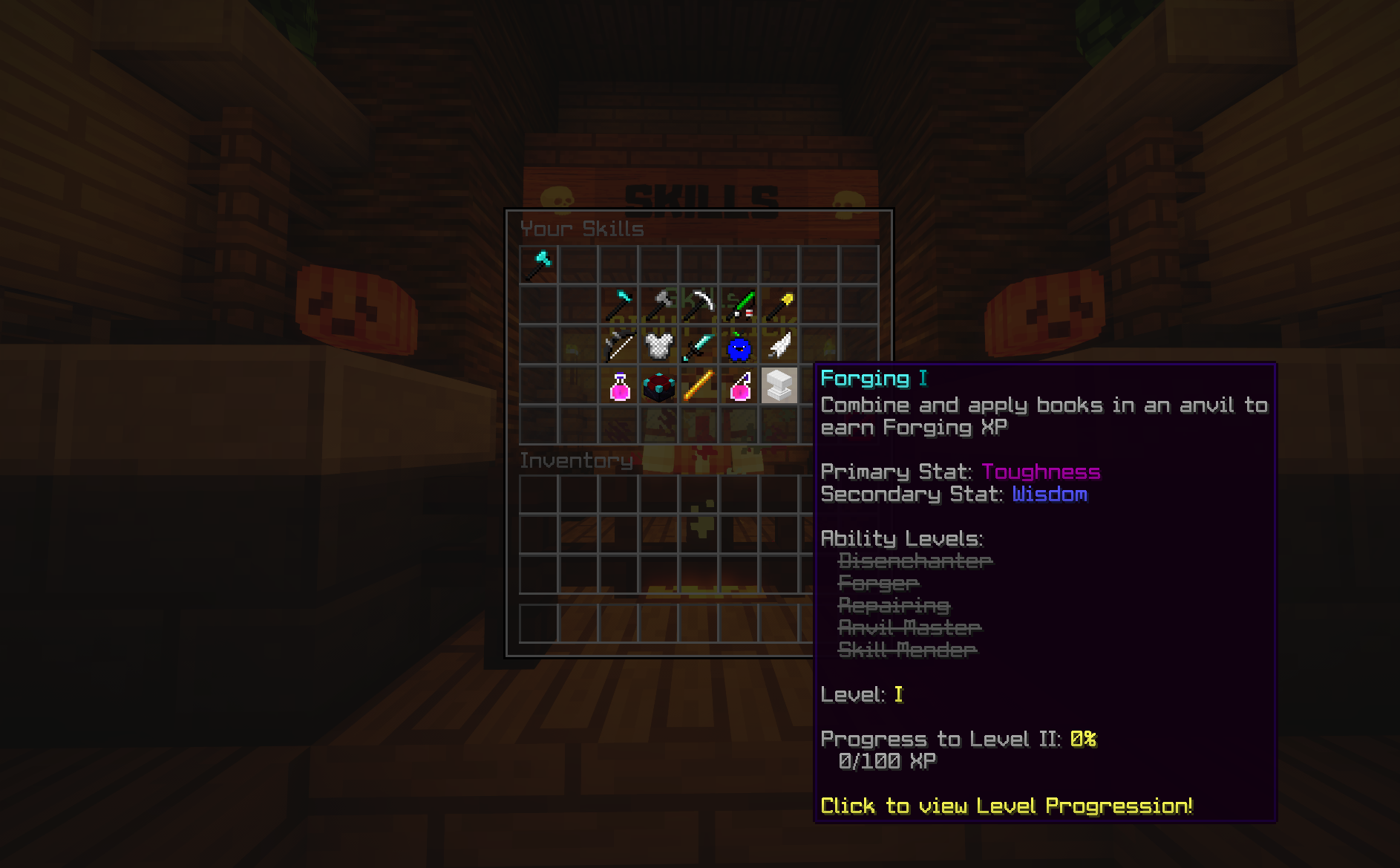Click the respawn anchor skill icon
The width and height of the screenshot is (1400, 868).
pos(660,385)
